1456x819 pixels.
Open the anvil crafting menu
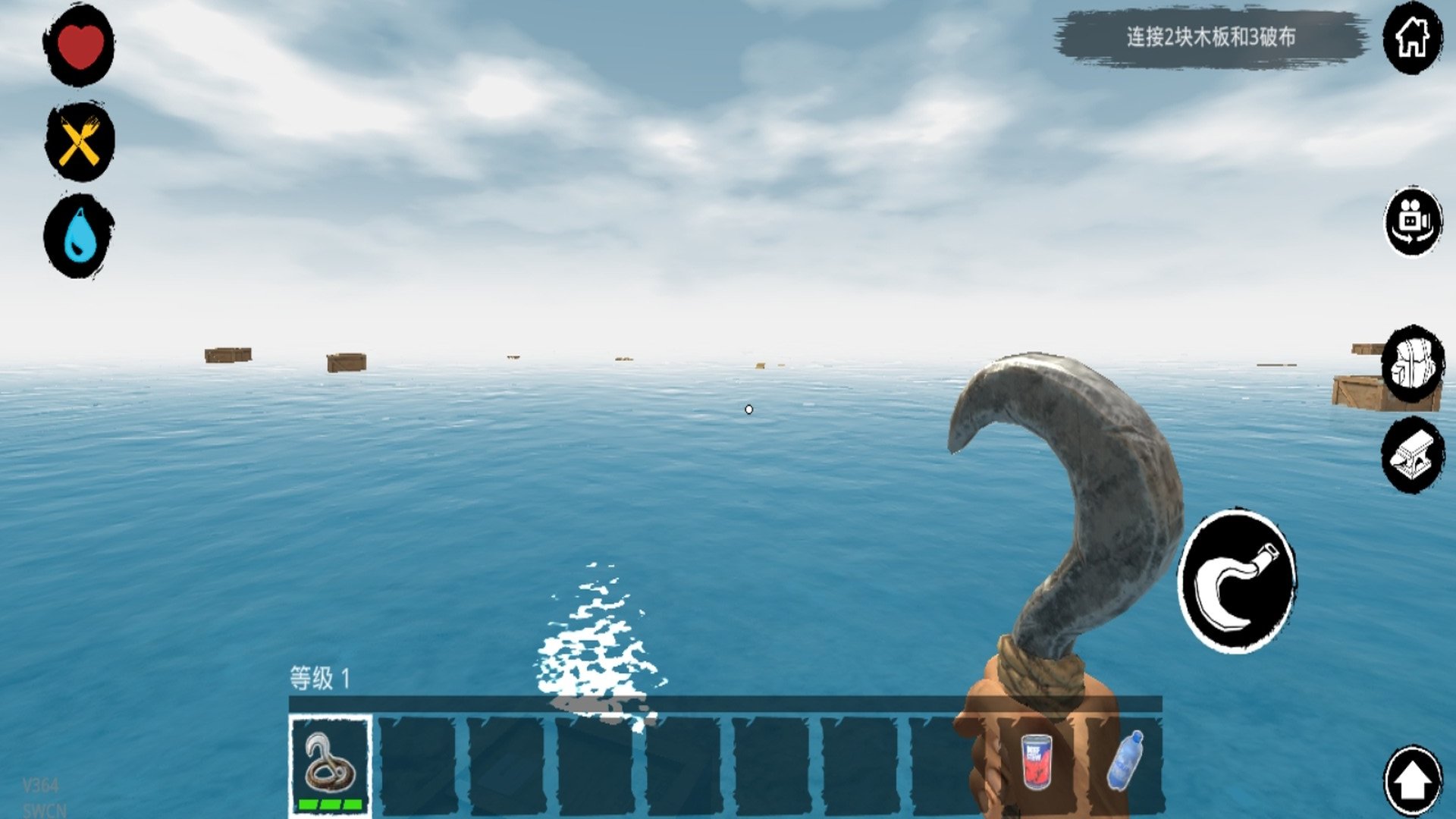(x=1412, y=455)
